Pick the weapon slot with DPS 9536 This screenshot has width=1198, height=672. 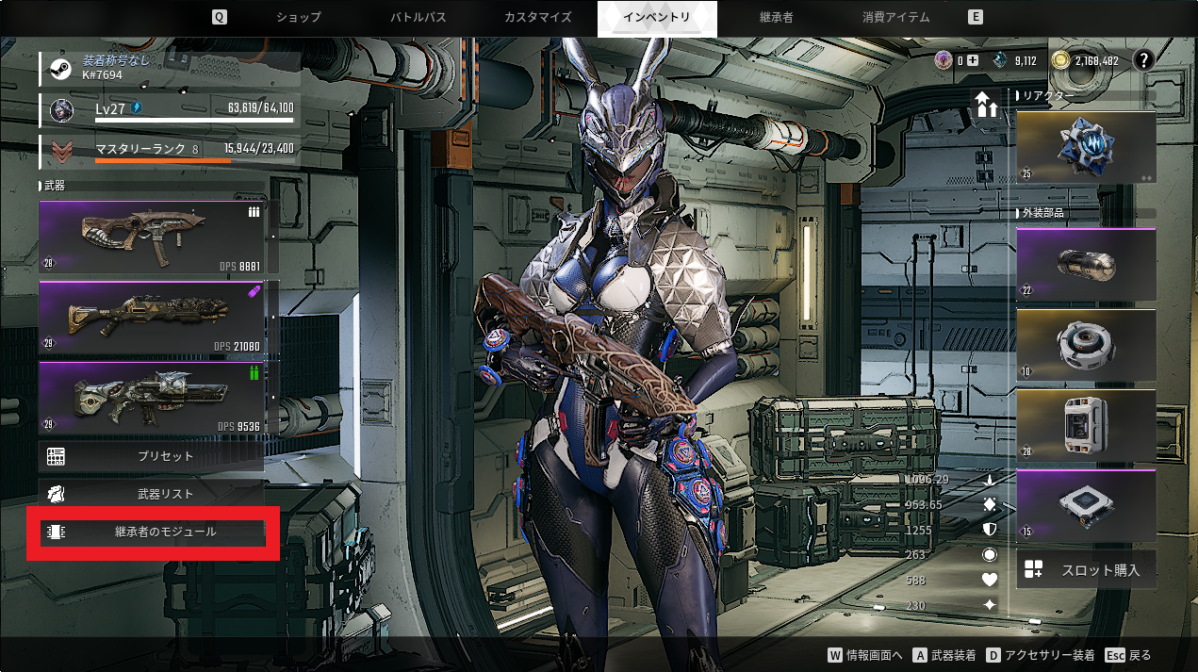152,398
